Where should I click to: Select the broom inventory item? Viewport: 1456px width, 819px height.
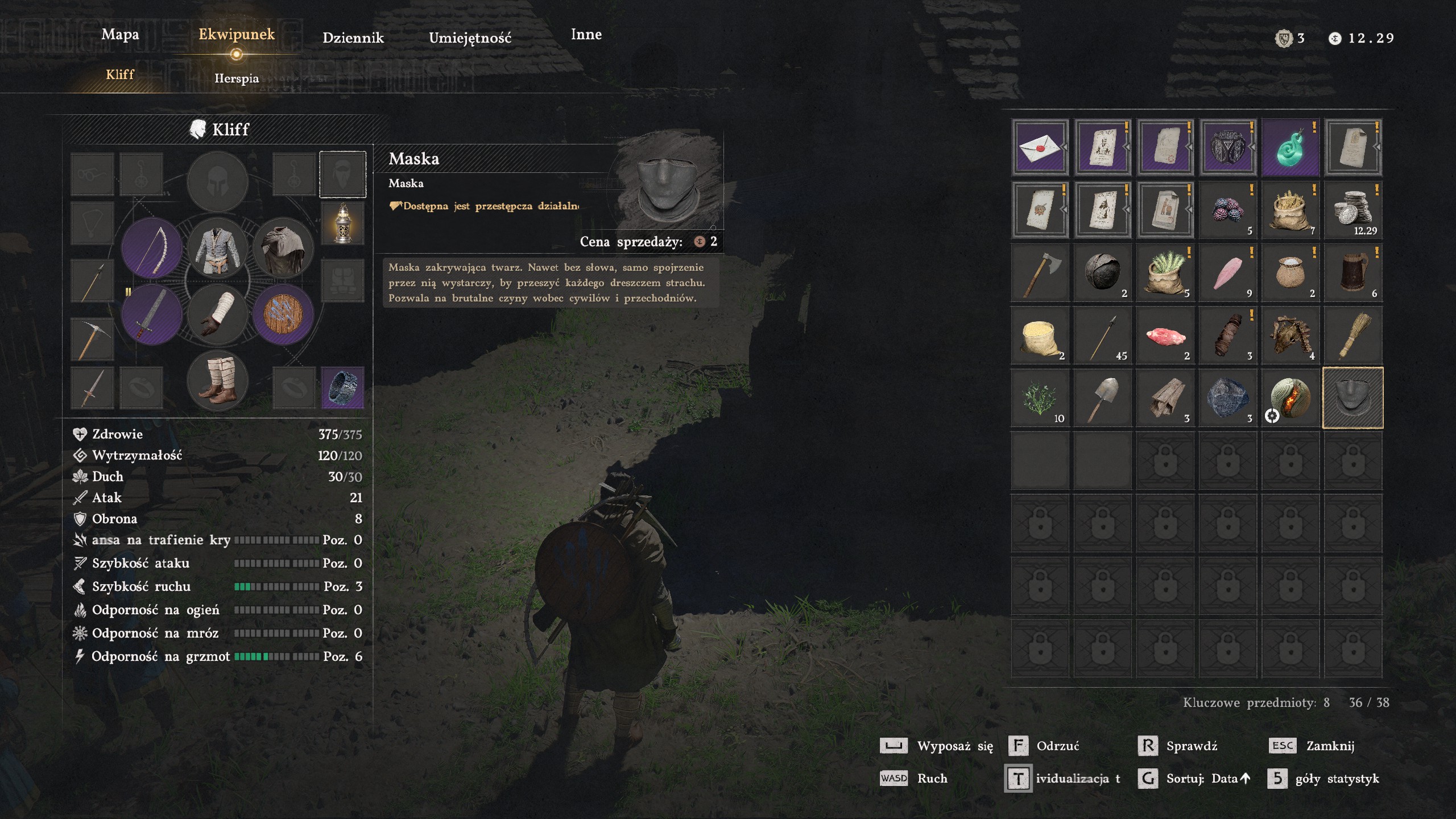(1352, 335)
